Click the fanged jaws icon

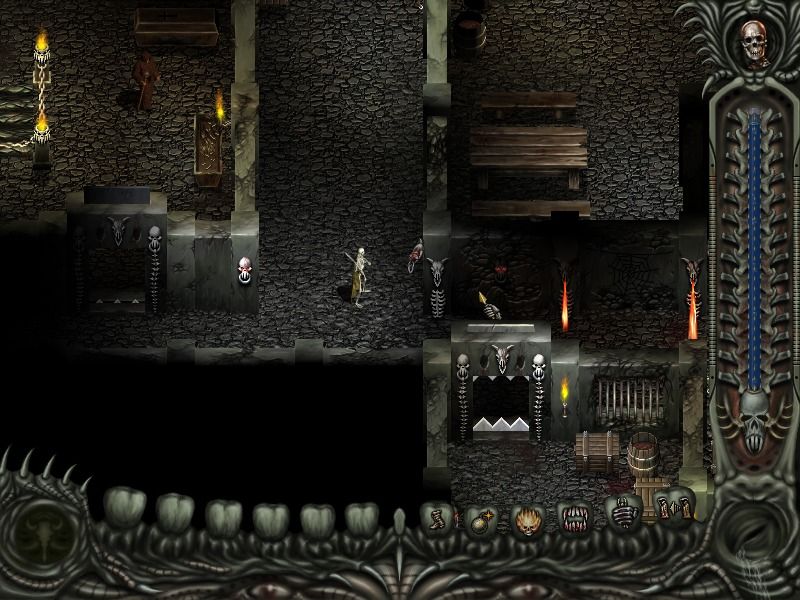point(573,518)
